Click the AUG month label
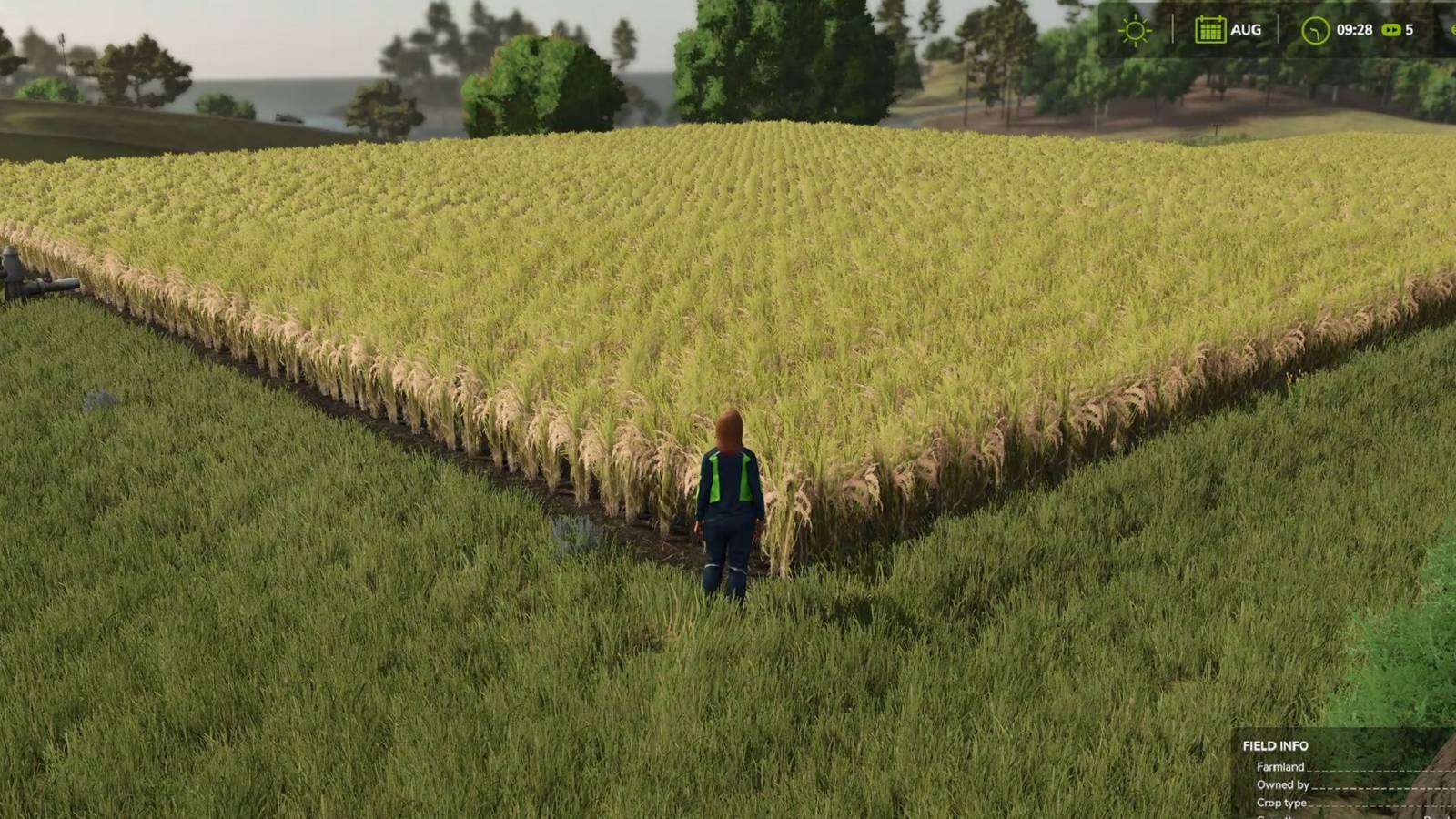Image resolution: width=1456 pixels, height=819 pixels. click(x=1245, y=30)
